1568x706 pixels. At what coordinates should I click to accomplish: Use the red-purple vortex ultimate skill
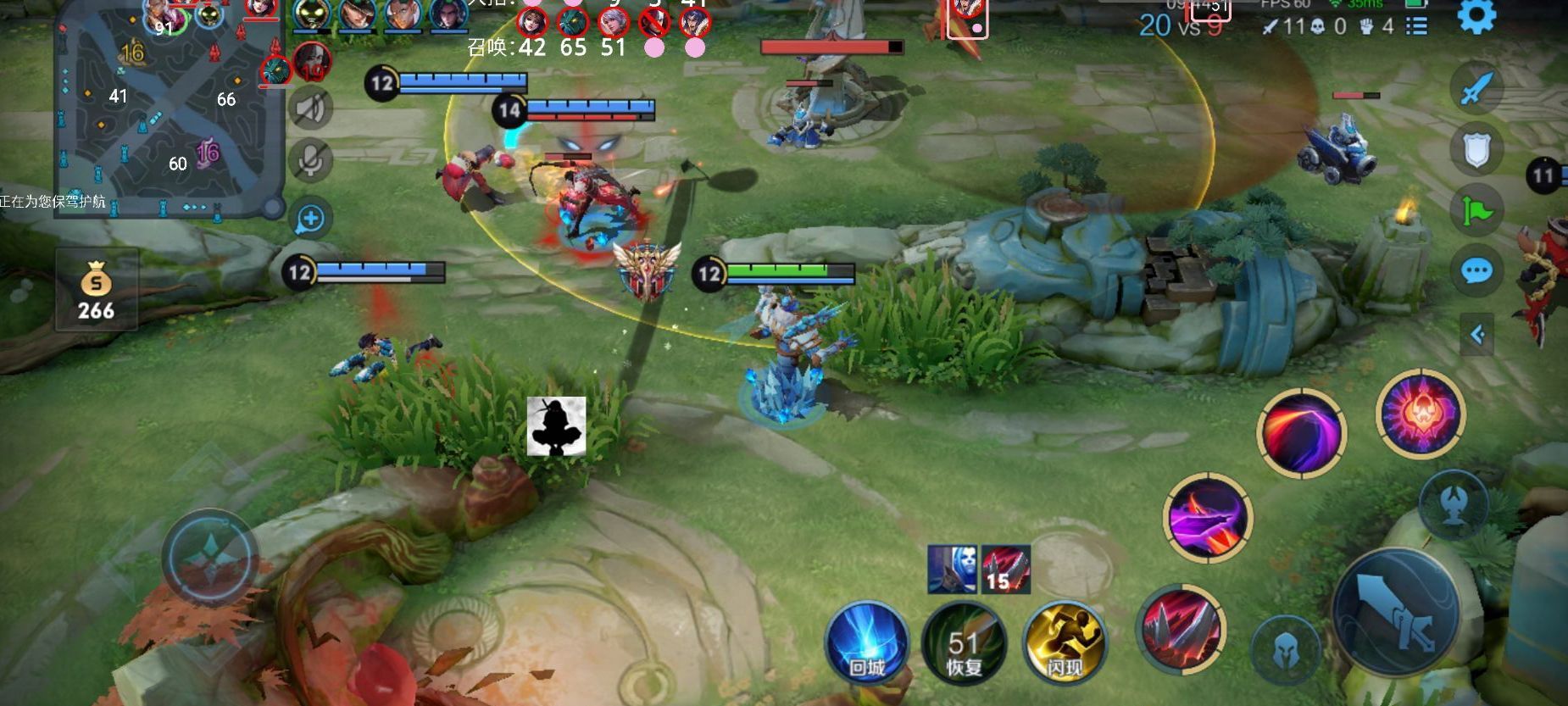pyautogui.click(x=1301, y=432)
